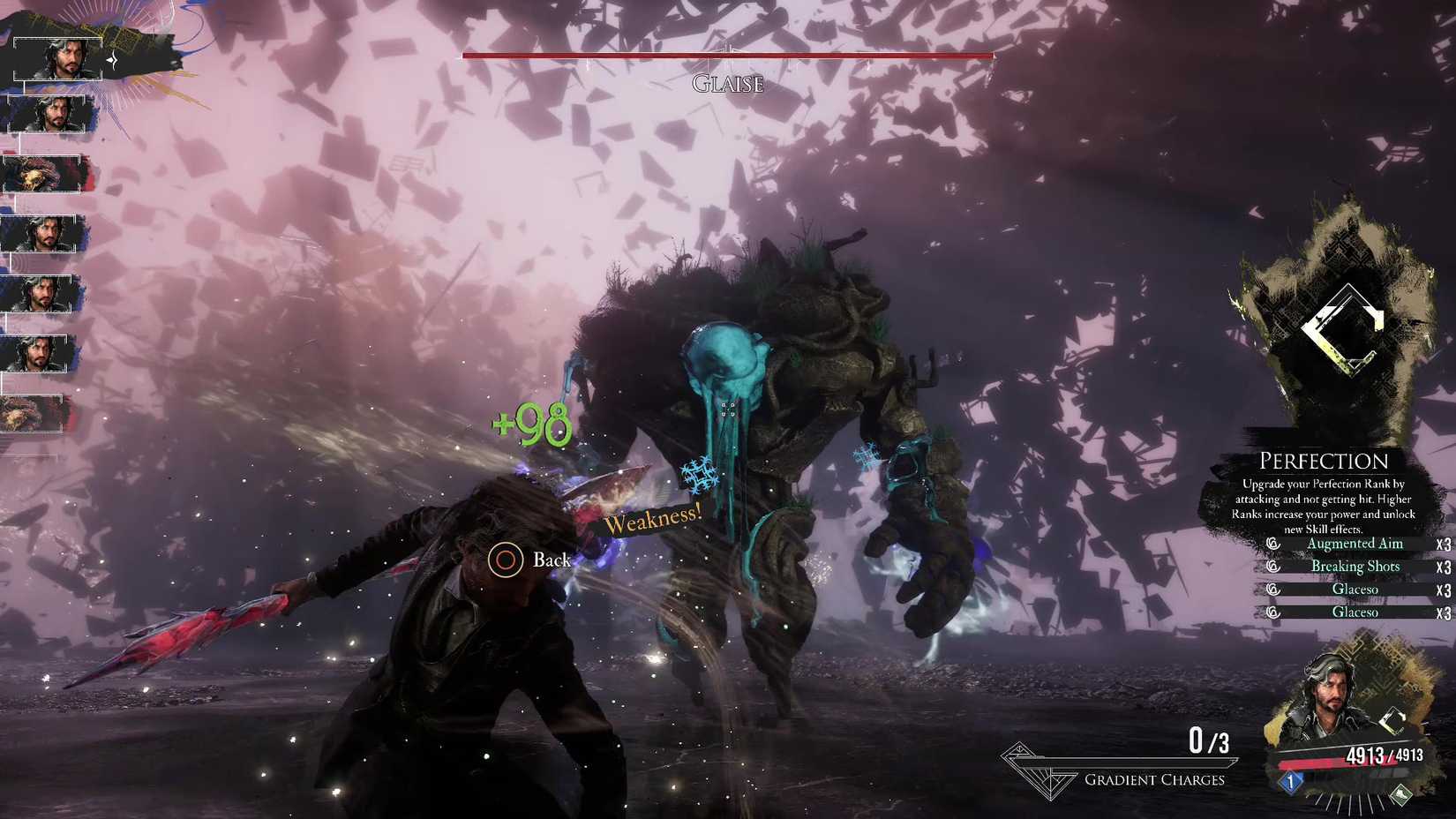Select the blue level 1 diamond badge

pos(1291,782)
